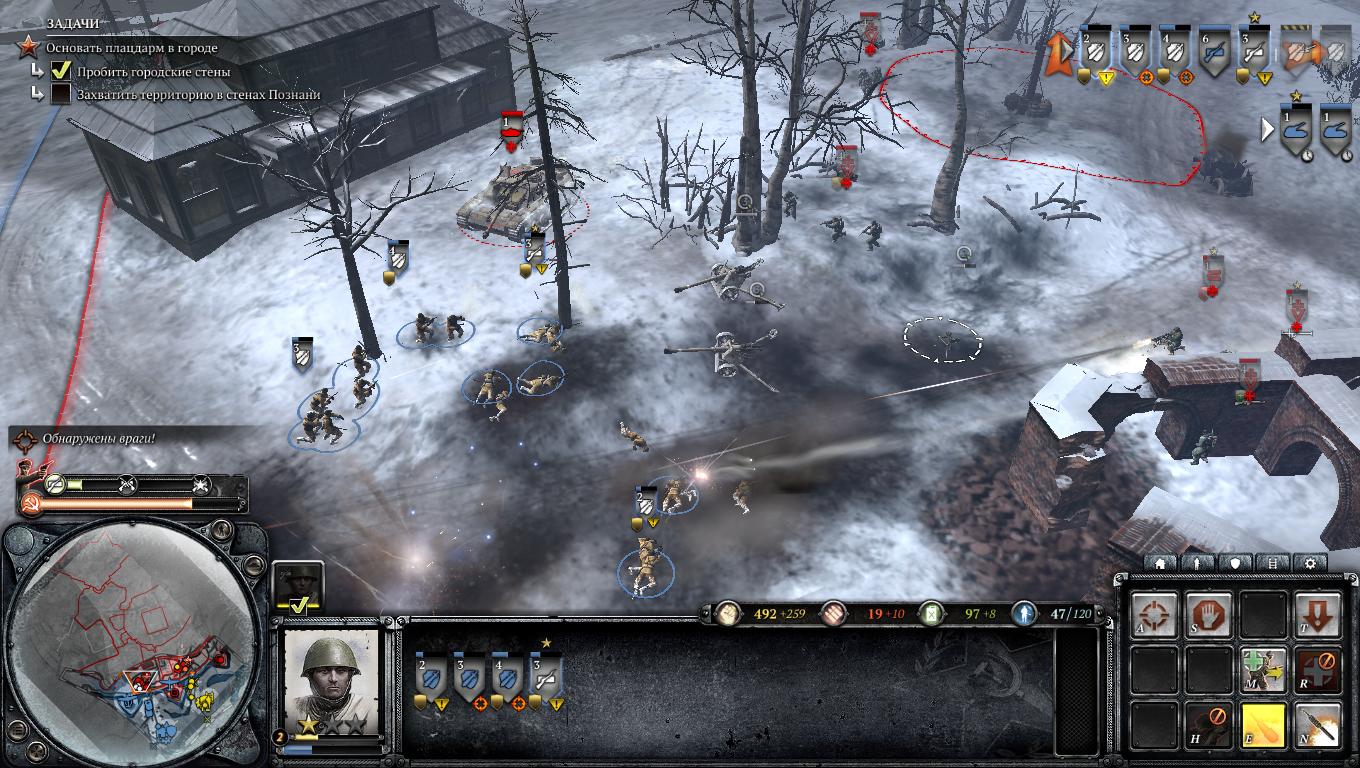Image resolution: width=1360 pixels, height=768 pixels.
Task: Choose the starred tank unit badge
Action: (1298, 129)
